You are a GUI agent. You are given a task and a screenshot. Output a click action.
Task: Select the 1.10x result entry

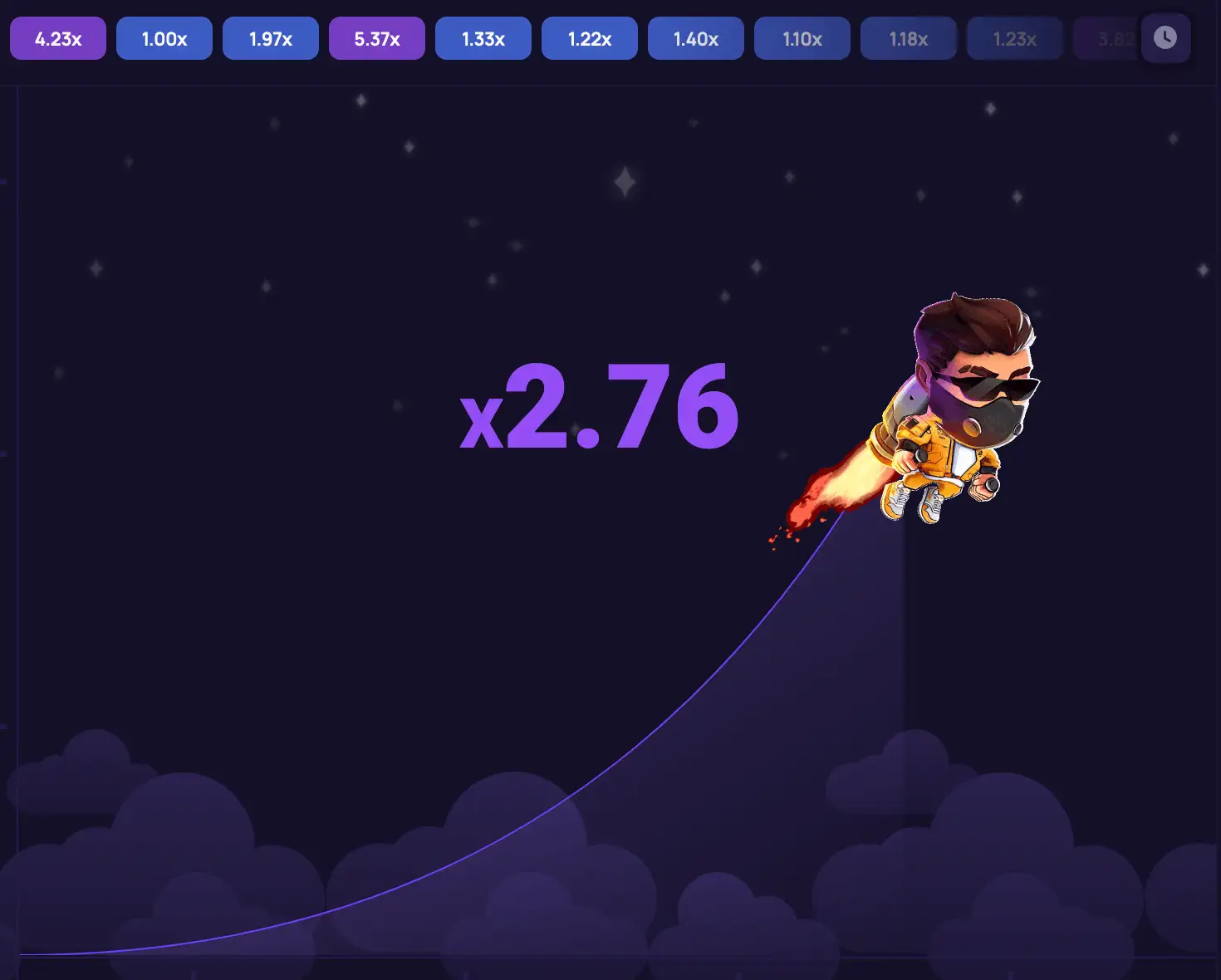point(802,37)
